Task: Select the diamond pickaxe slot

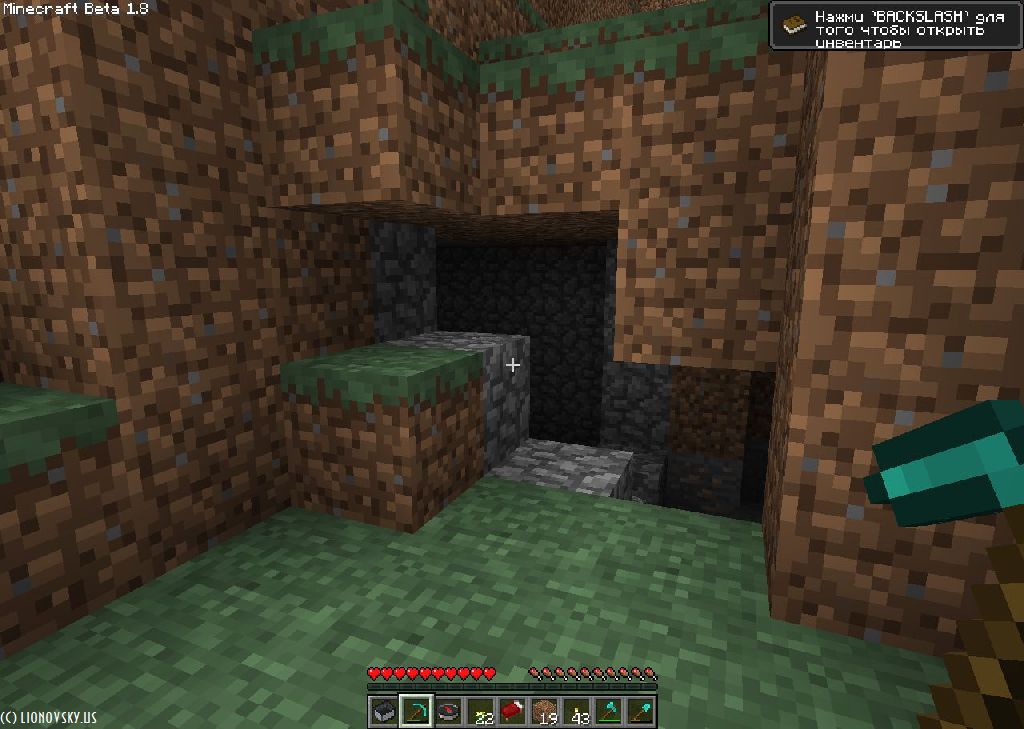Action: (416, 711)
